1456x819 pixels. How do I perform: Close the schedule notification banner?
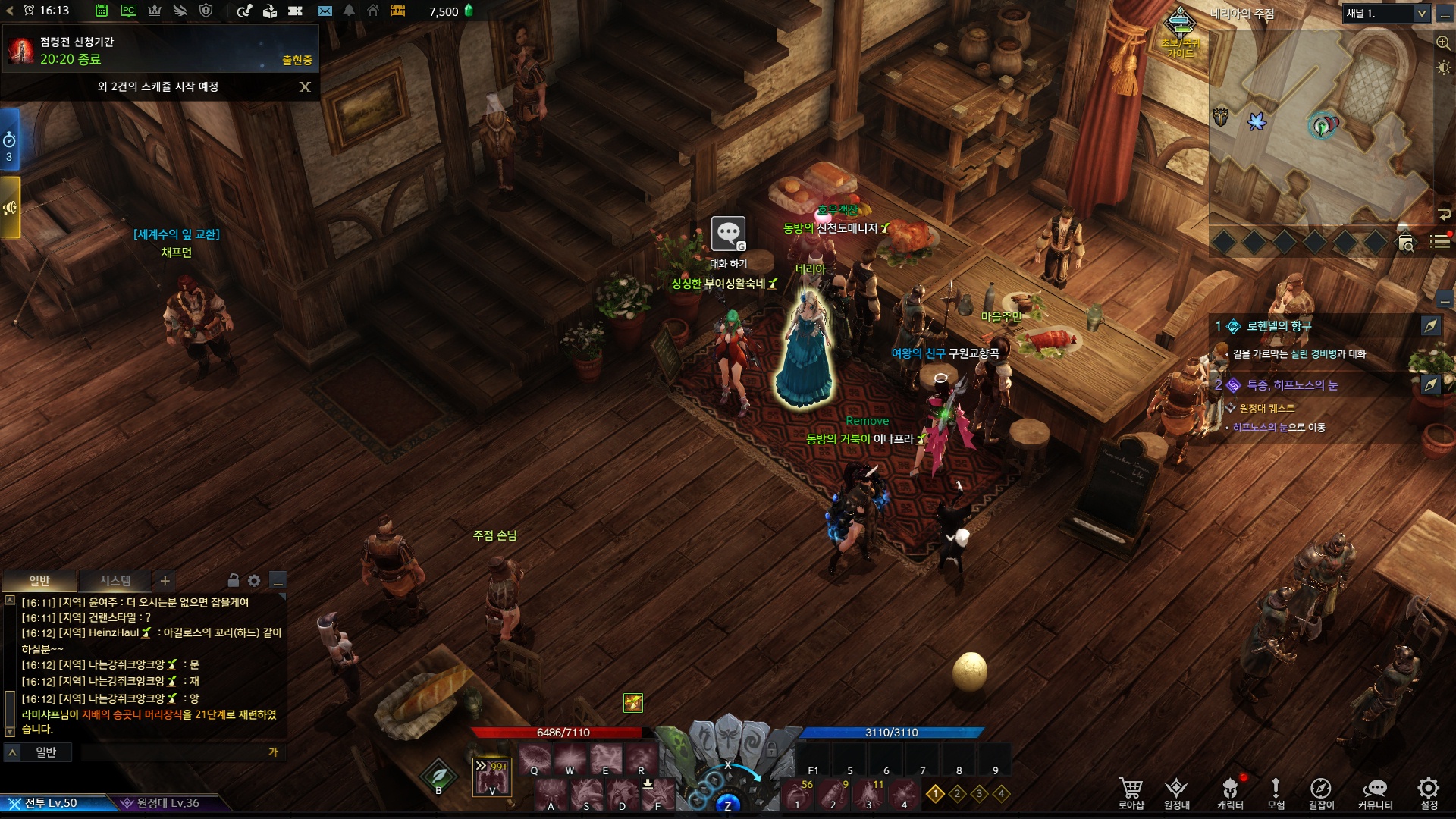[x=305, y=87]
